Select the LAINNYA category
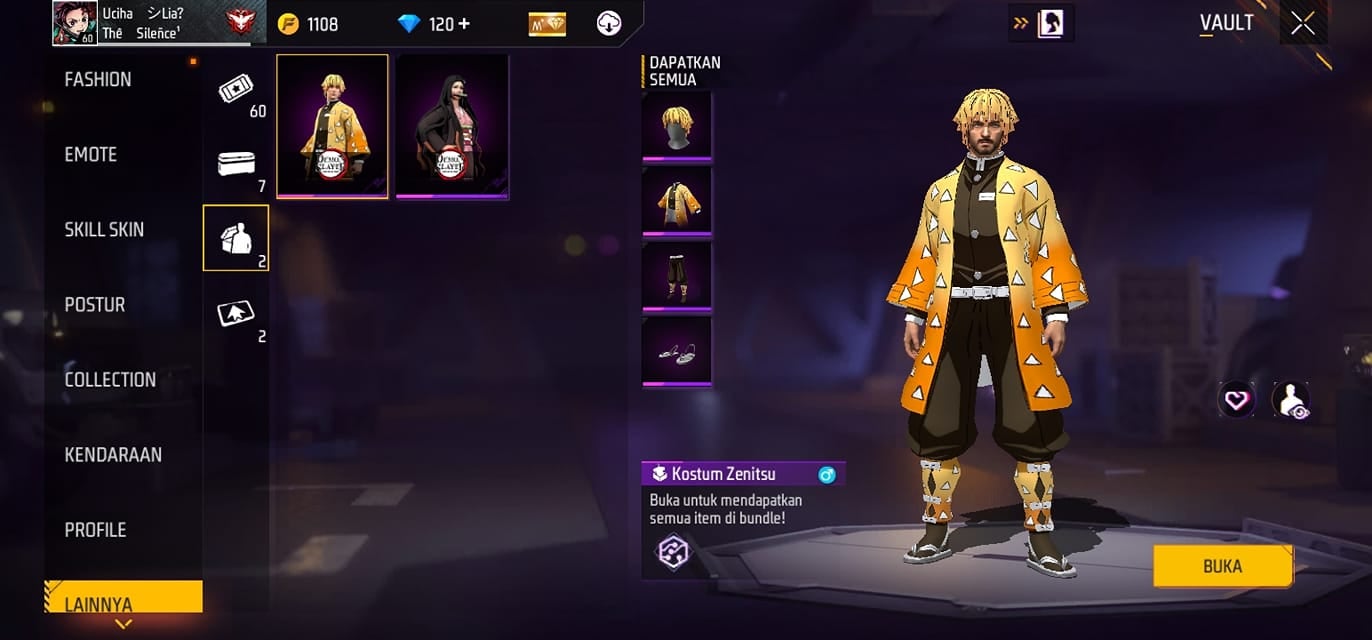The width and height of the screenshot is (1372, 640). 99,604
